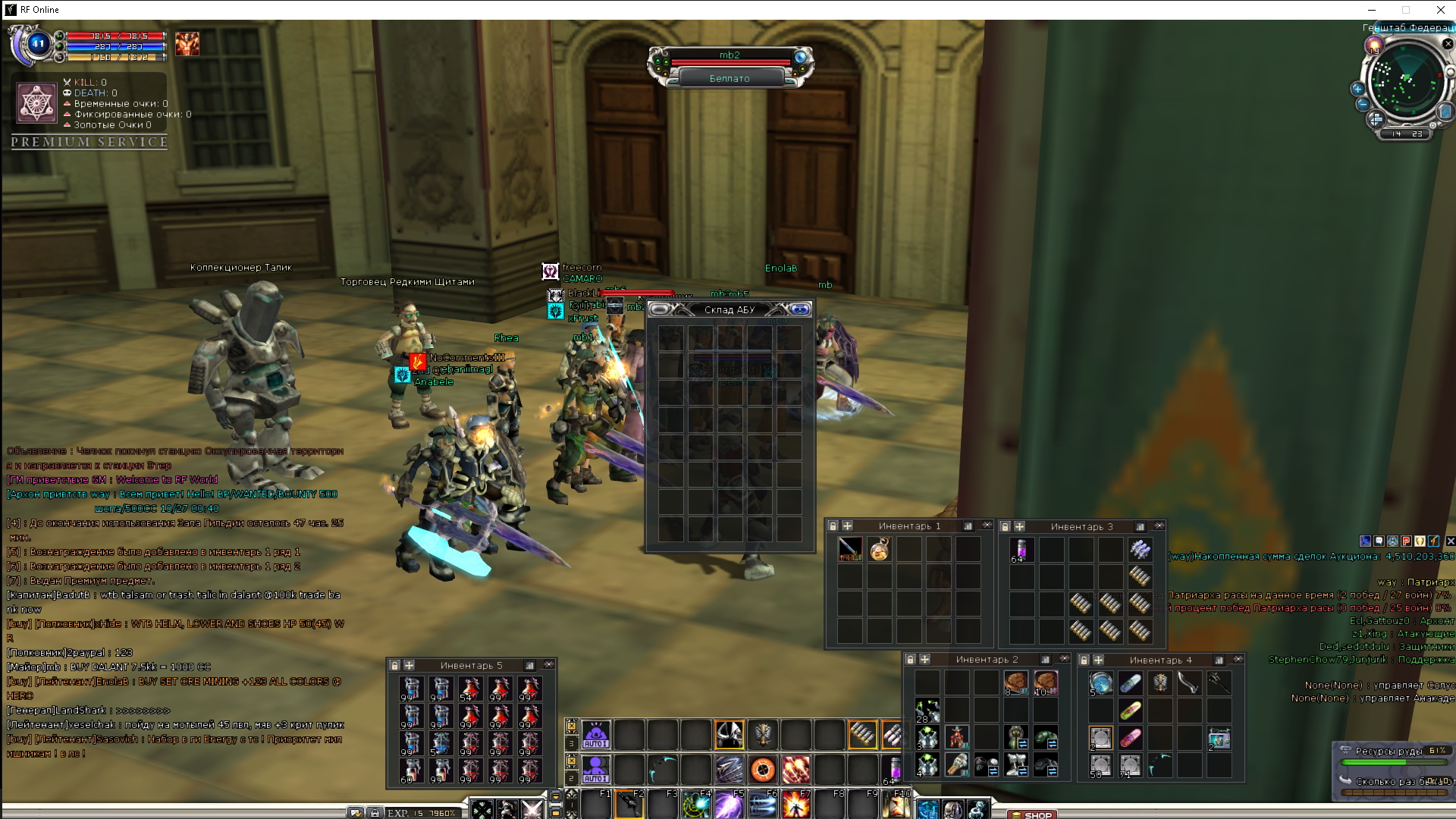Screen dimensions: 1456x819
Task: Pick the golden pendant in Инвентарь 1
Action: point(880,549)
